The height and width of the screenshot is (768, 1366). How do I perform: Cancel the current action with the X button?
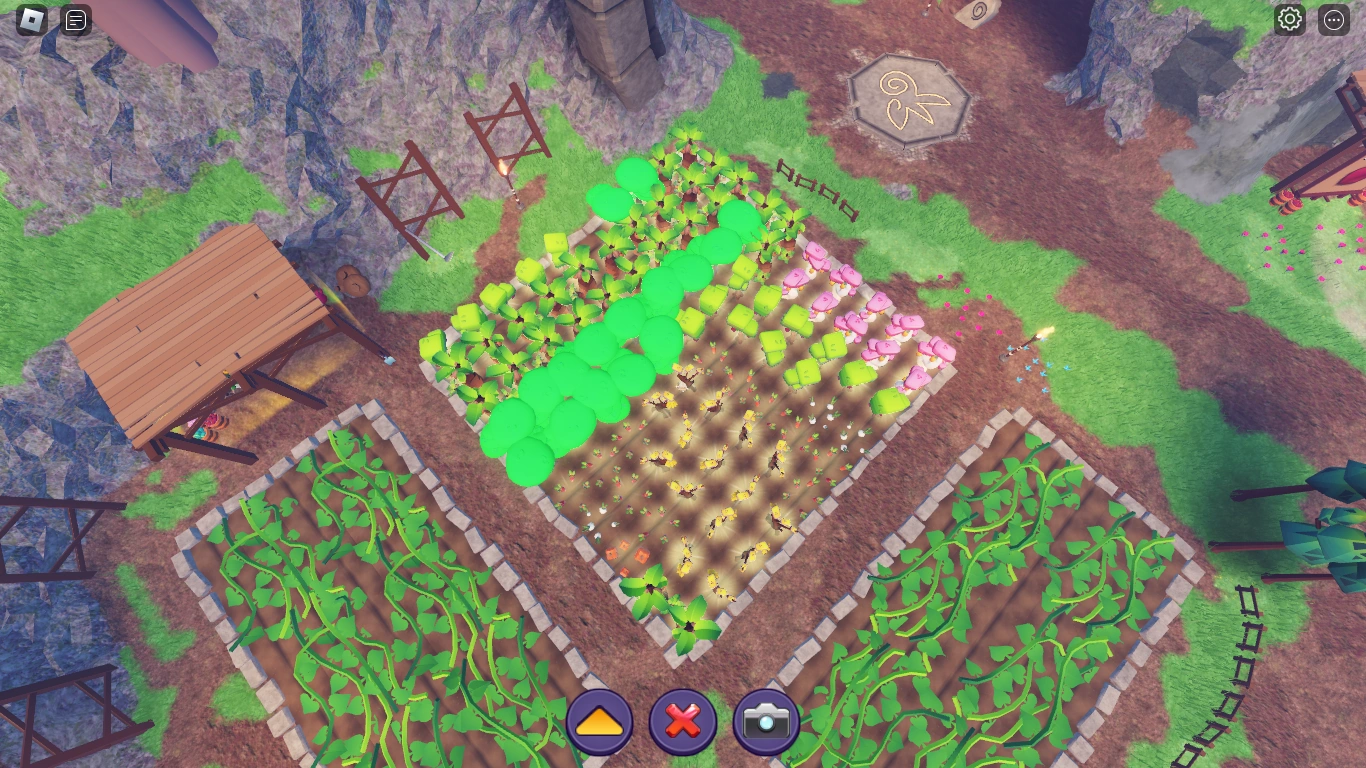682,719
